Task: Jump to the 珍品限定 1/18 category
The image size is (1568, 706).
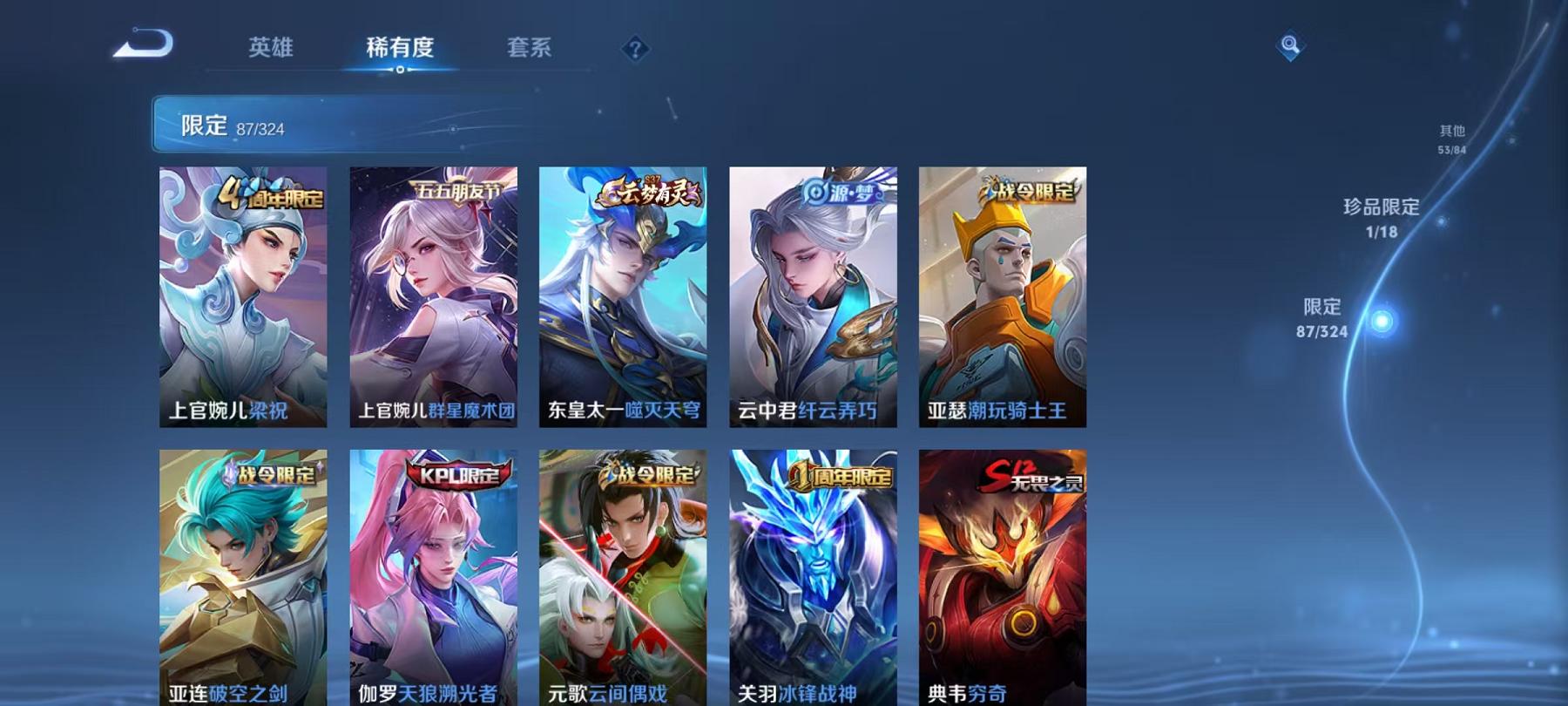Action: [x=1383, y=218]
